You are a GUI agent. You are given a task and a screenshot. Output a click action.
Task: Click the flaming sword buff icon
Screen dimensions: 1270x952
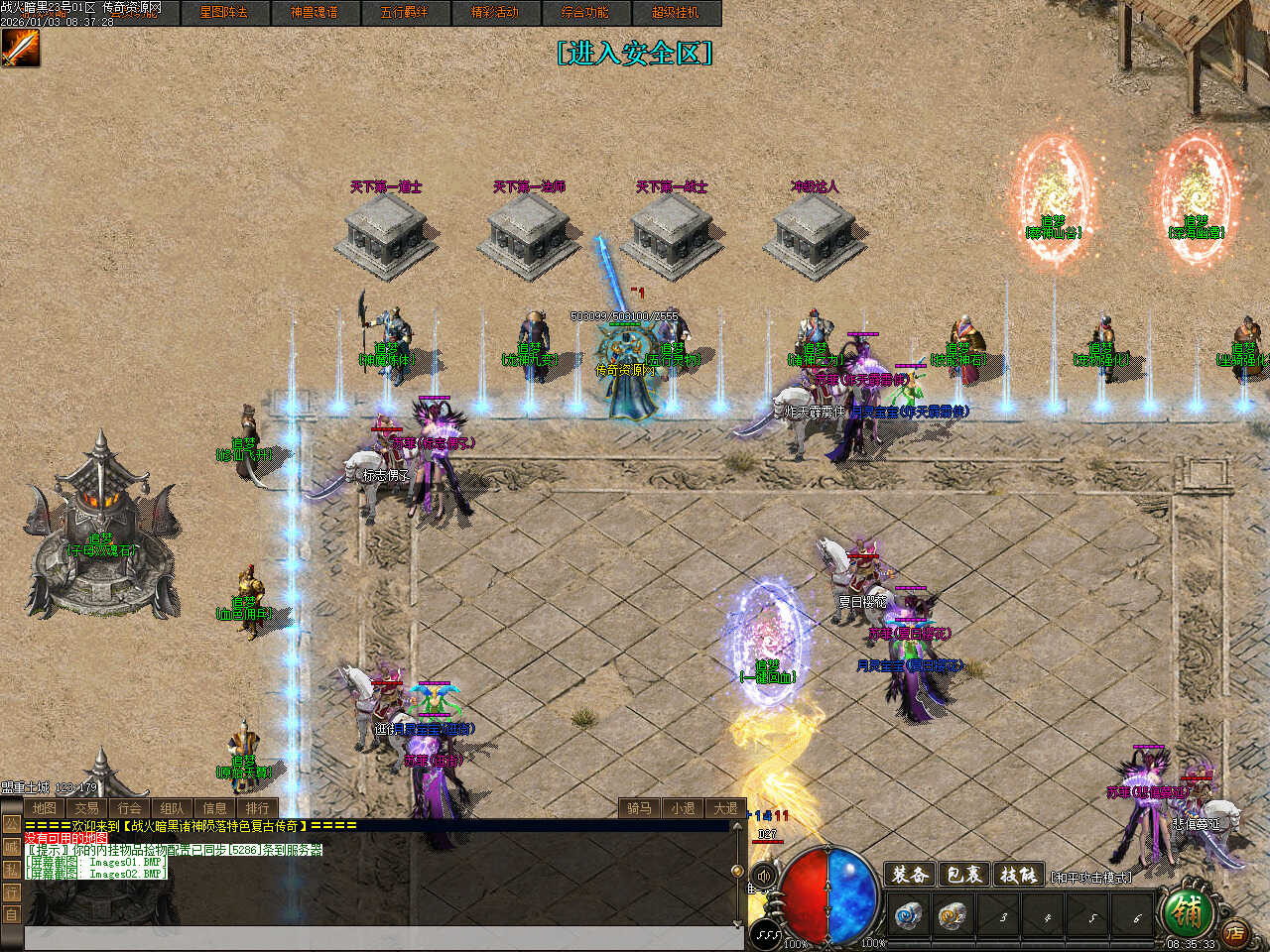20,48
